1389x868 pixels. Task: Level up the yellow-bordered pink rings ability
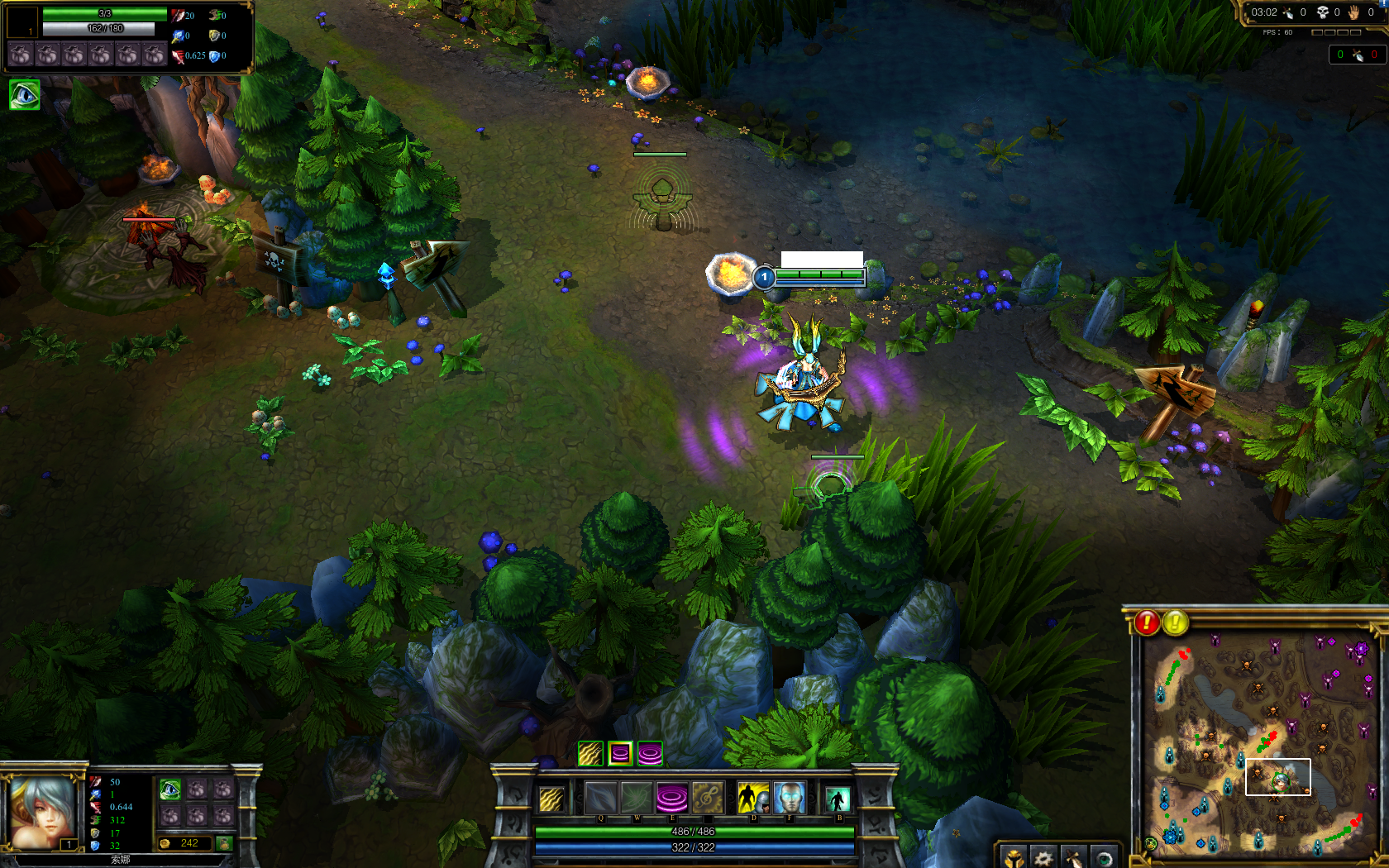tap(620, 753)
